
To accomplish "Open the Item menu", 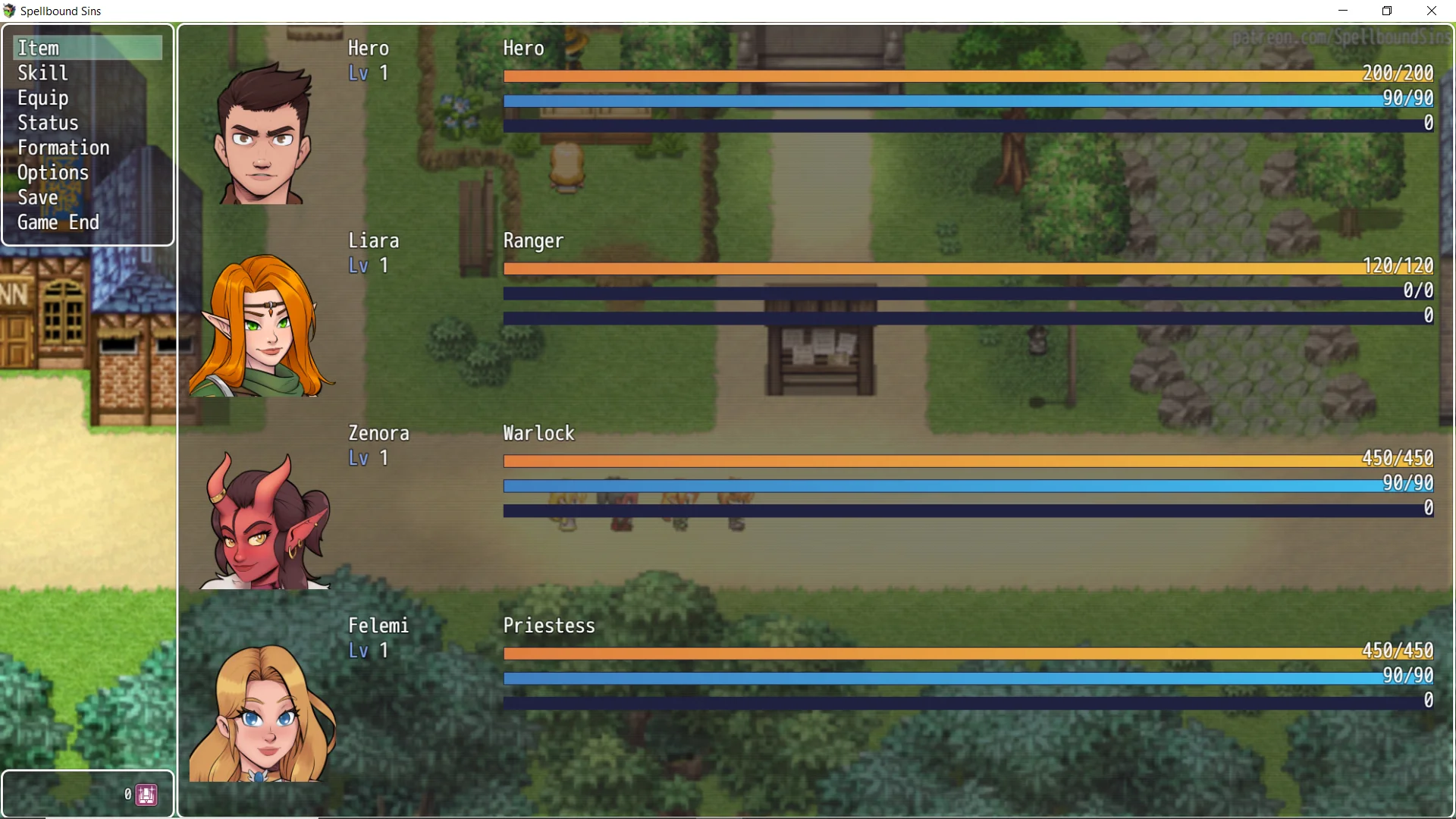I will point(39,49).
